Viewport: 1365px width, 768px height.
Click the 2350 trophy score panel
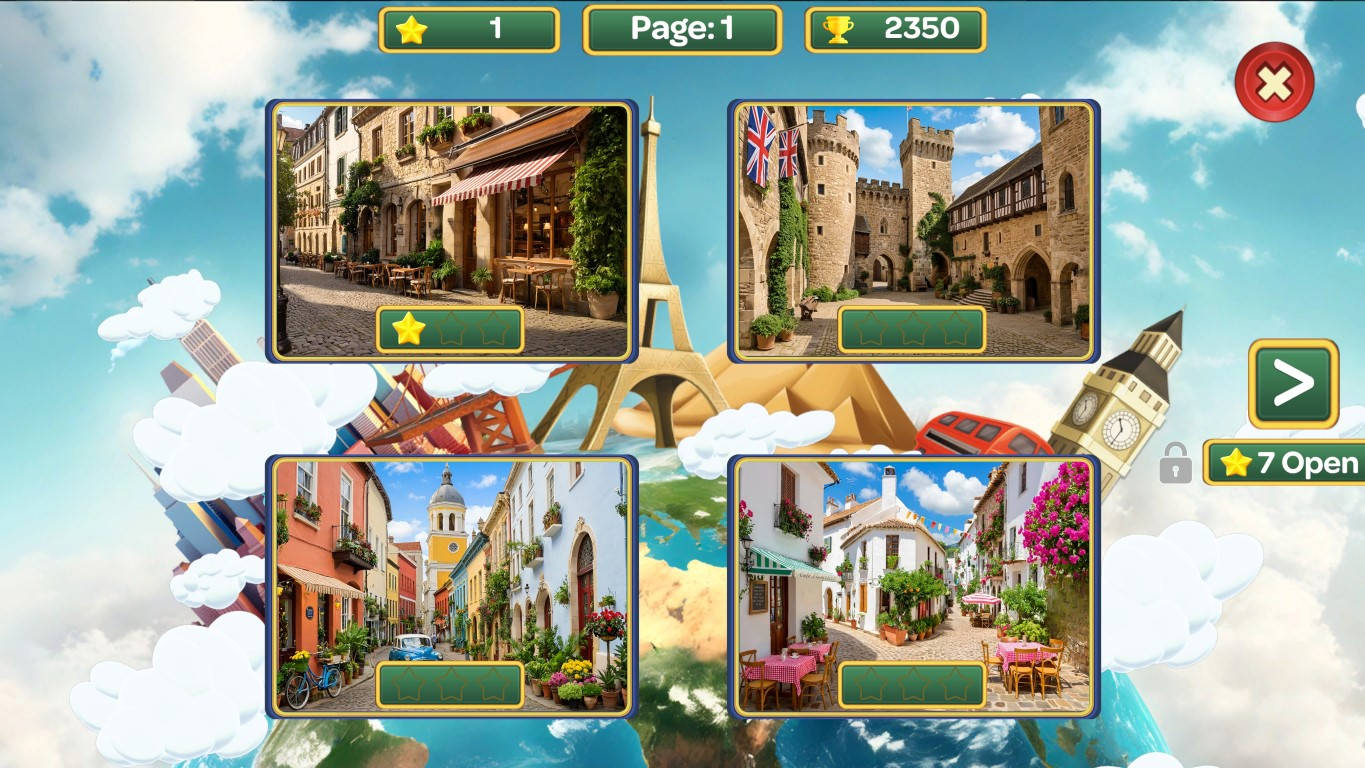pos(895,29)
